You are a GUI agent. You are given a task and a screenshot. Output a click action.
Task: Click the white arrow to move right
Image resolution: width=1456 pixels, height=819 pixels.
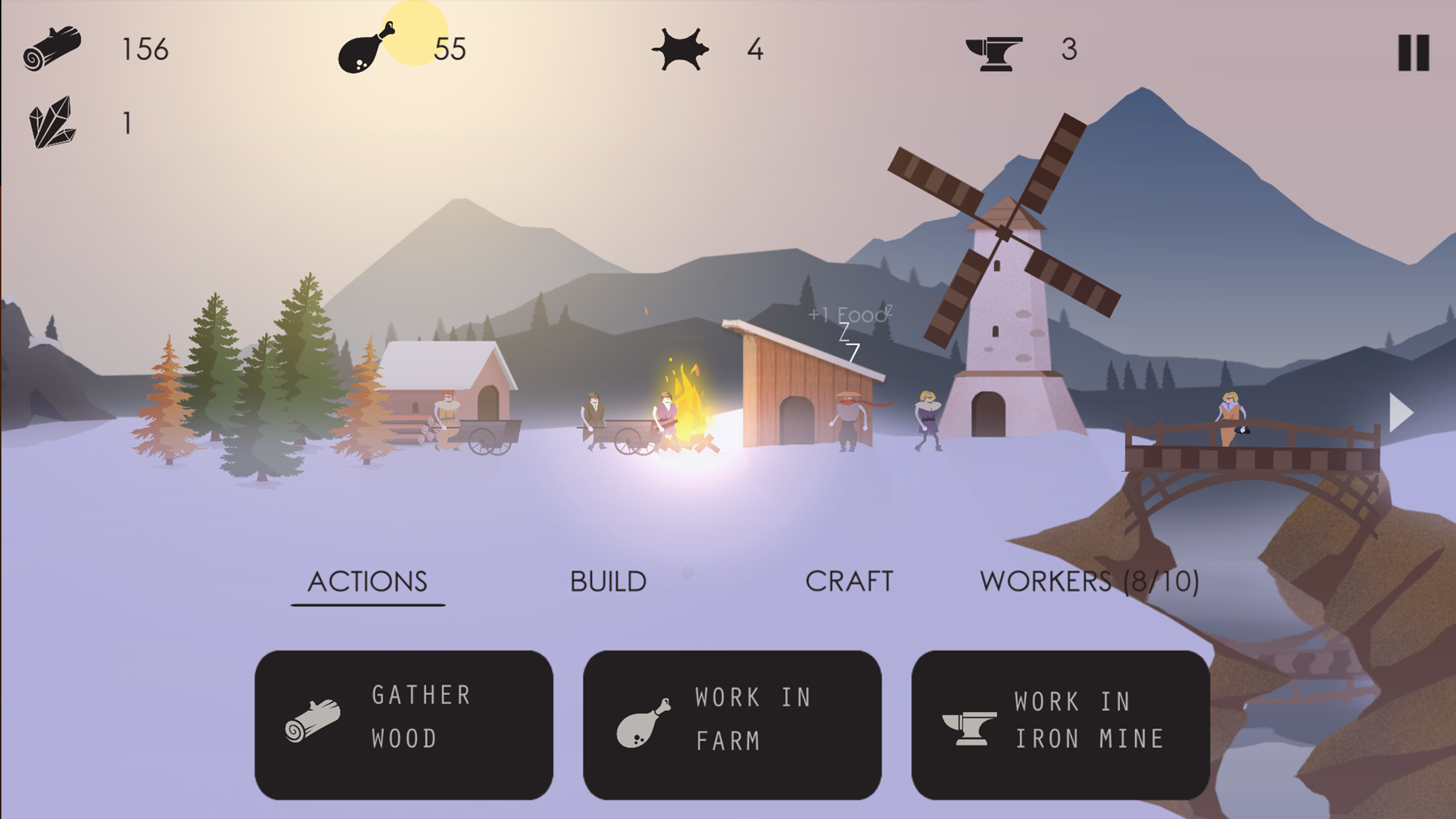tap(1401, 413)
